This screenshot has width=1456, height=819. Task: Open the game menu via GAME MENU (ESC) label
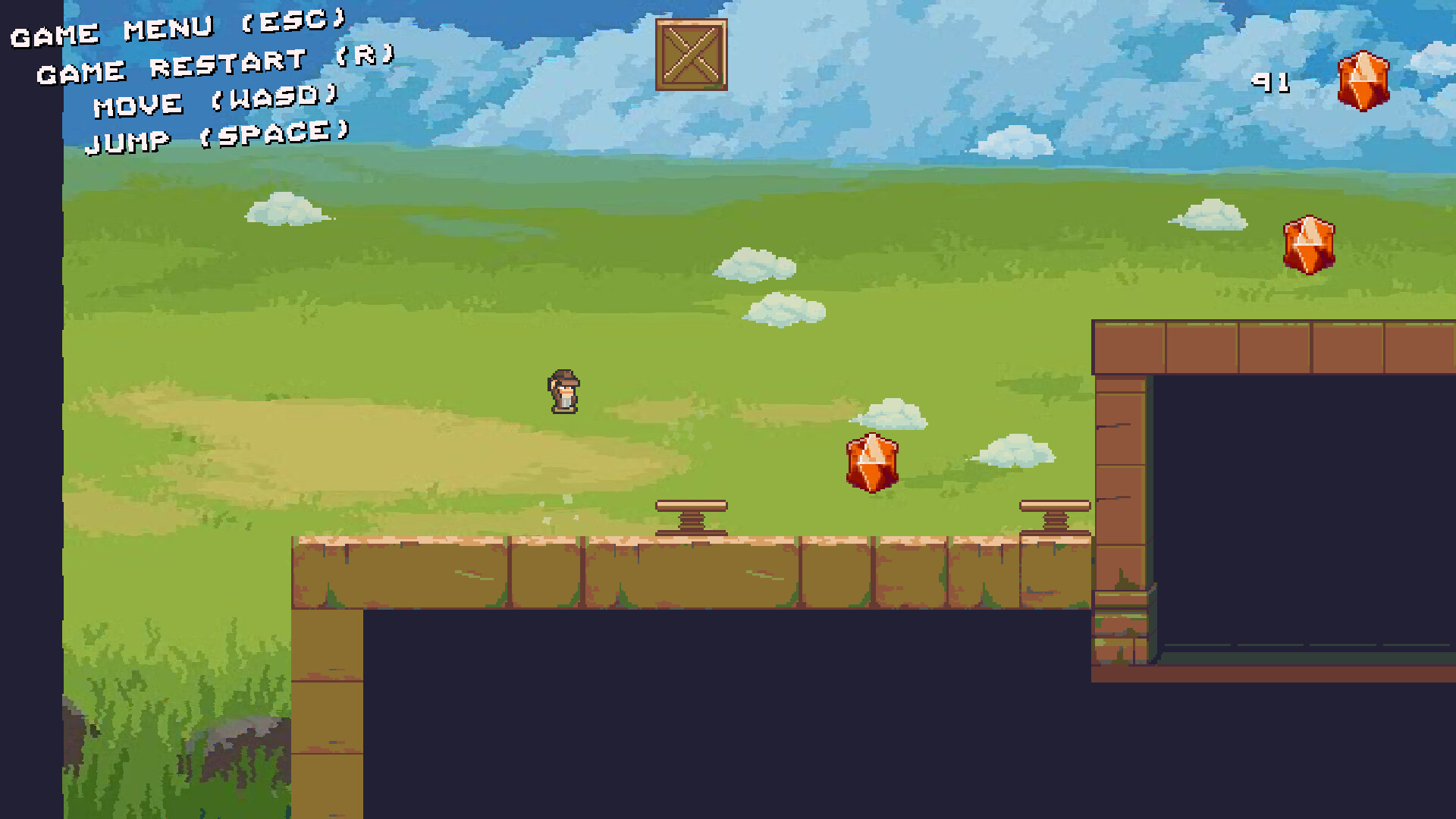176,25
